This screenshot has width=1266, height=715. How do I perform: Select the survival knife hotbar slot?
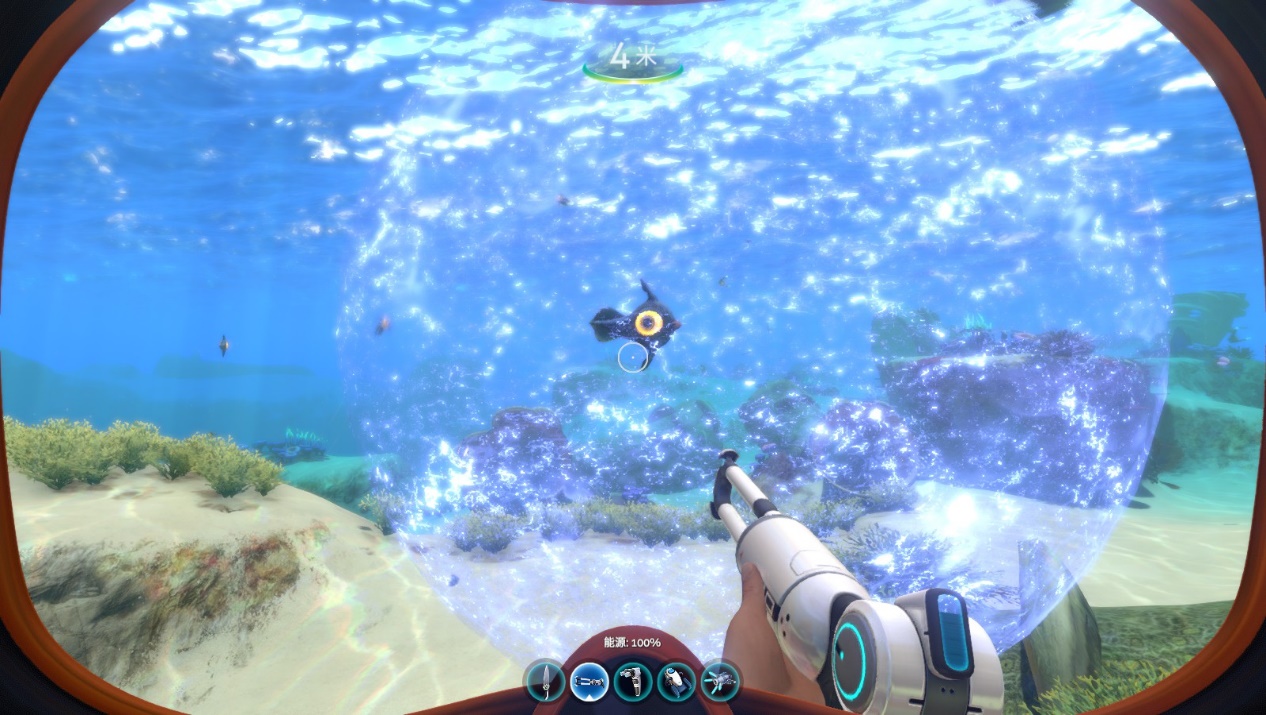tap(546, 681)
